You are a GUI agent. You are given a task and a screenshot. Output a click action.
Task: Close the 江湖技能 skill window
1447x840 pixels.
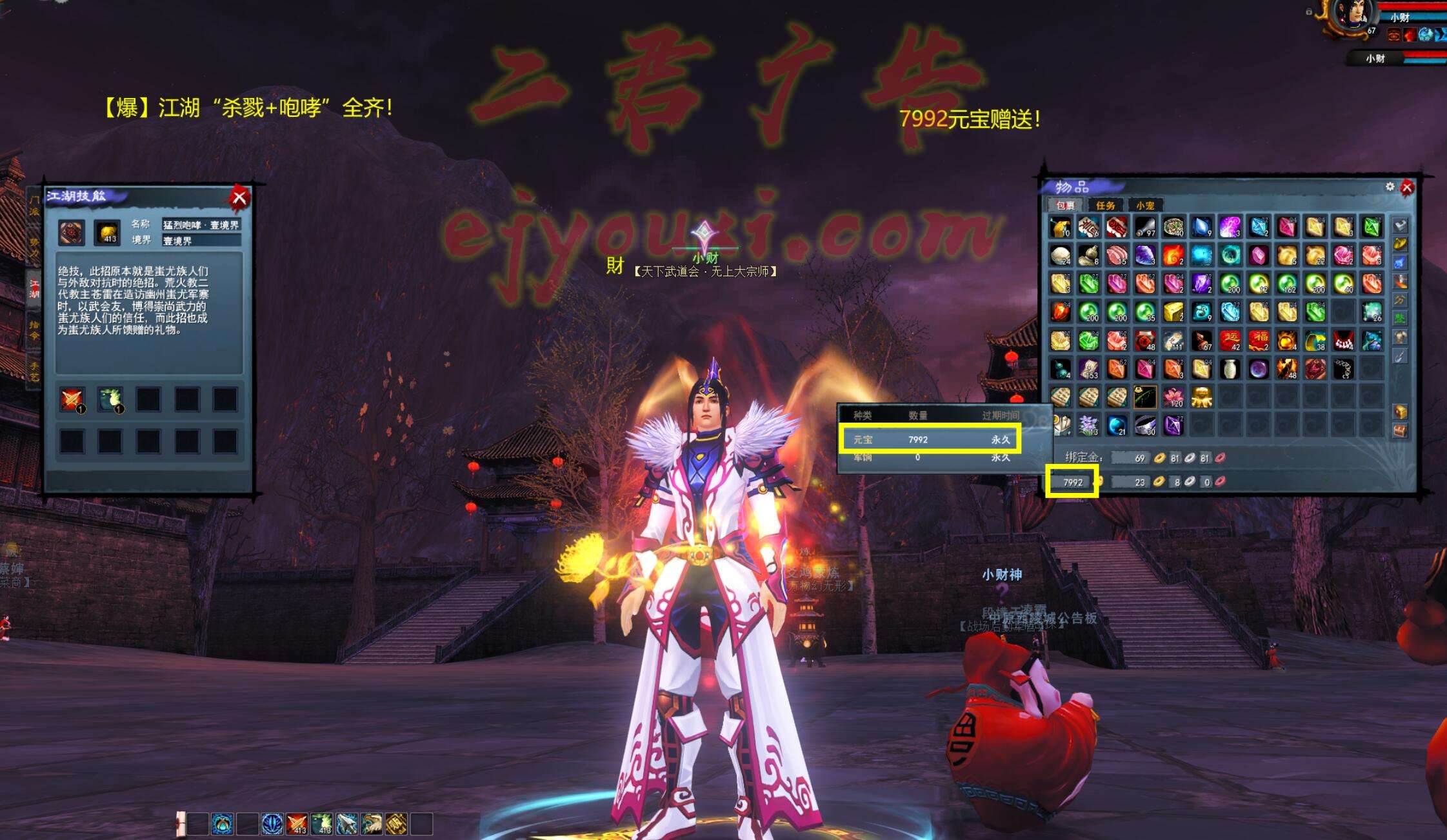239,197
